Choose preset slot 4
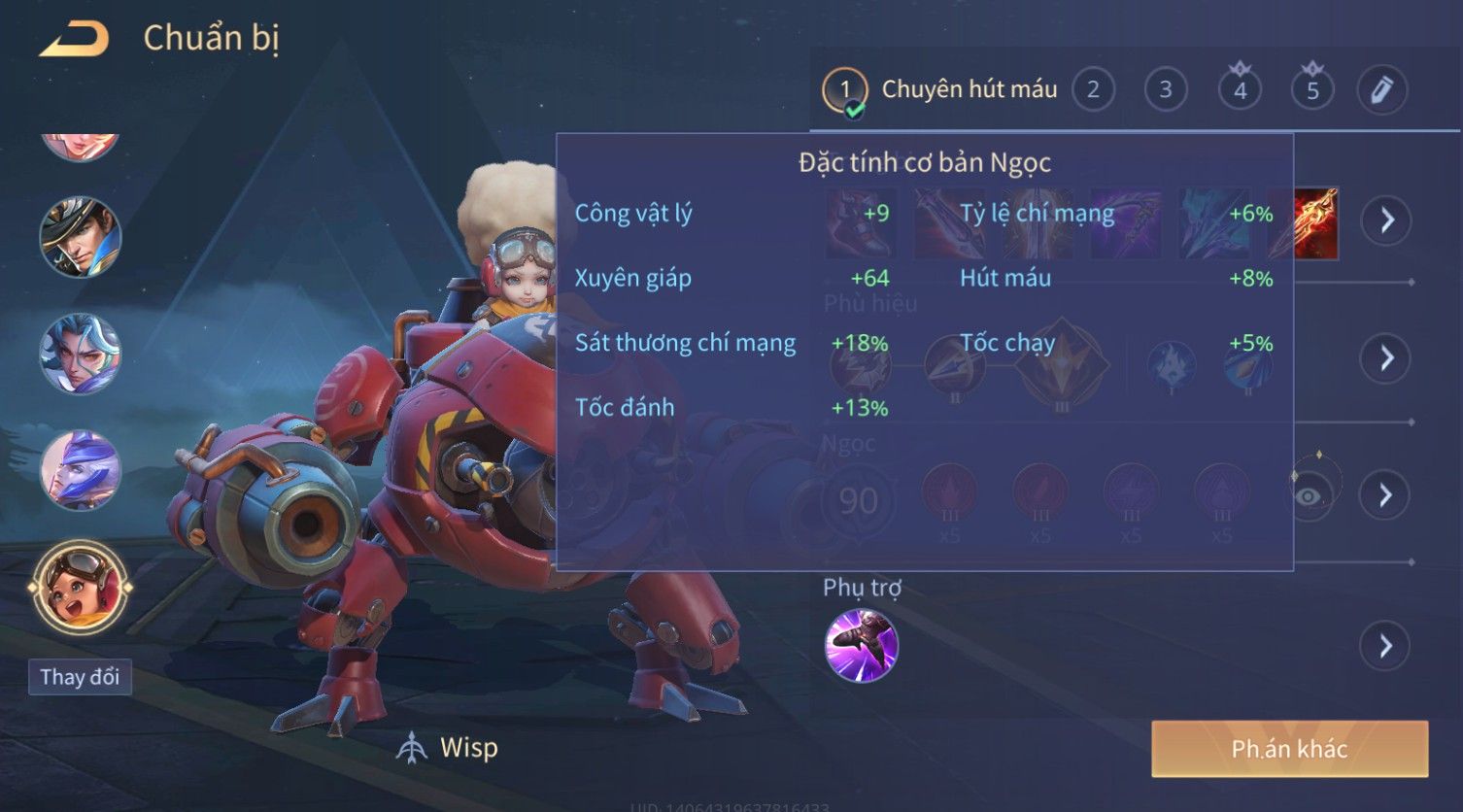Image resolution: width=1463 pixels, height=812 pixels. (1240, 90)
